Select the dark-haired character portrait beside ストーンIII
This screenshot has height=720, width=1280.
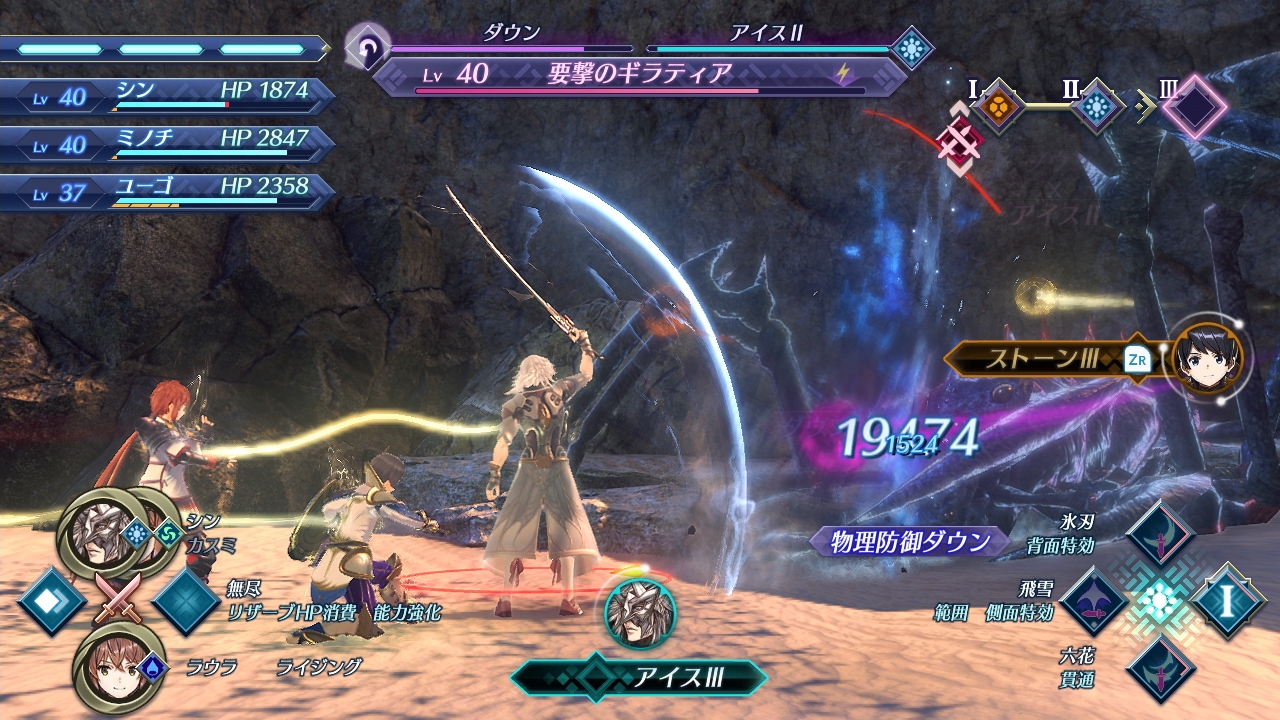click(1210, 359)
